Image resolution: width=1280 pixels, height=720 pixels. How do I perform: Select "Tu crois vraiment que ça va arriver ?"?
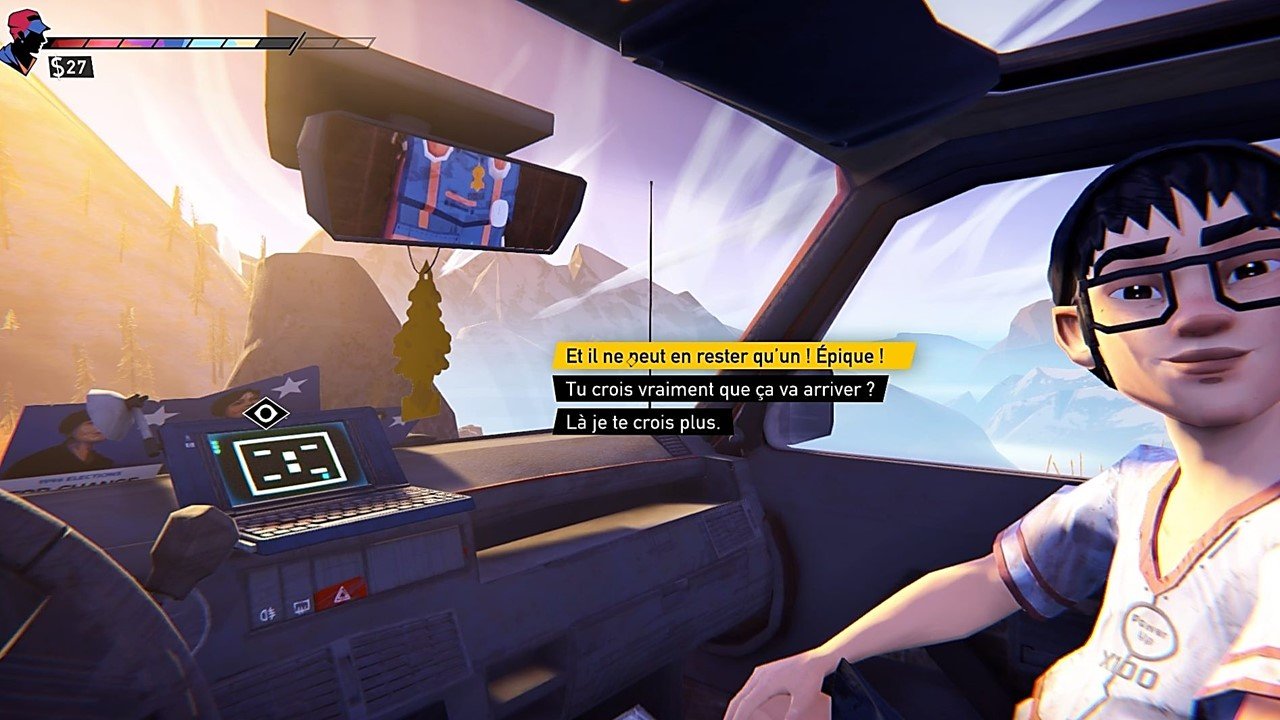click(719, 389)
